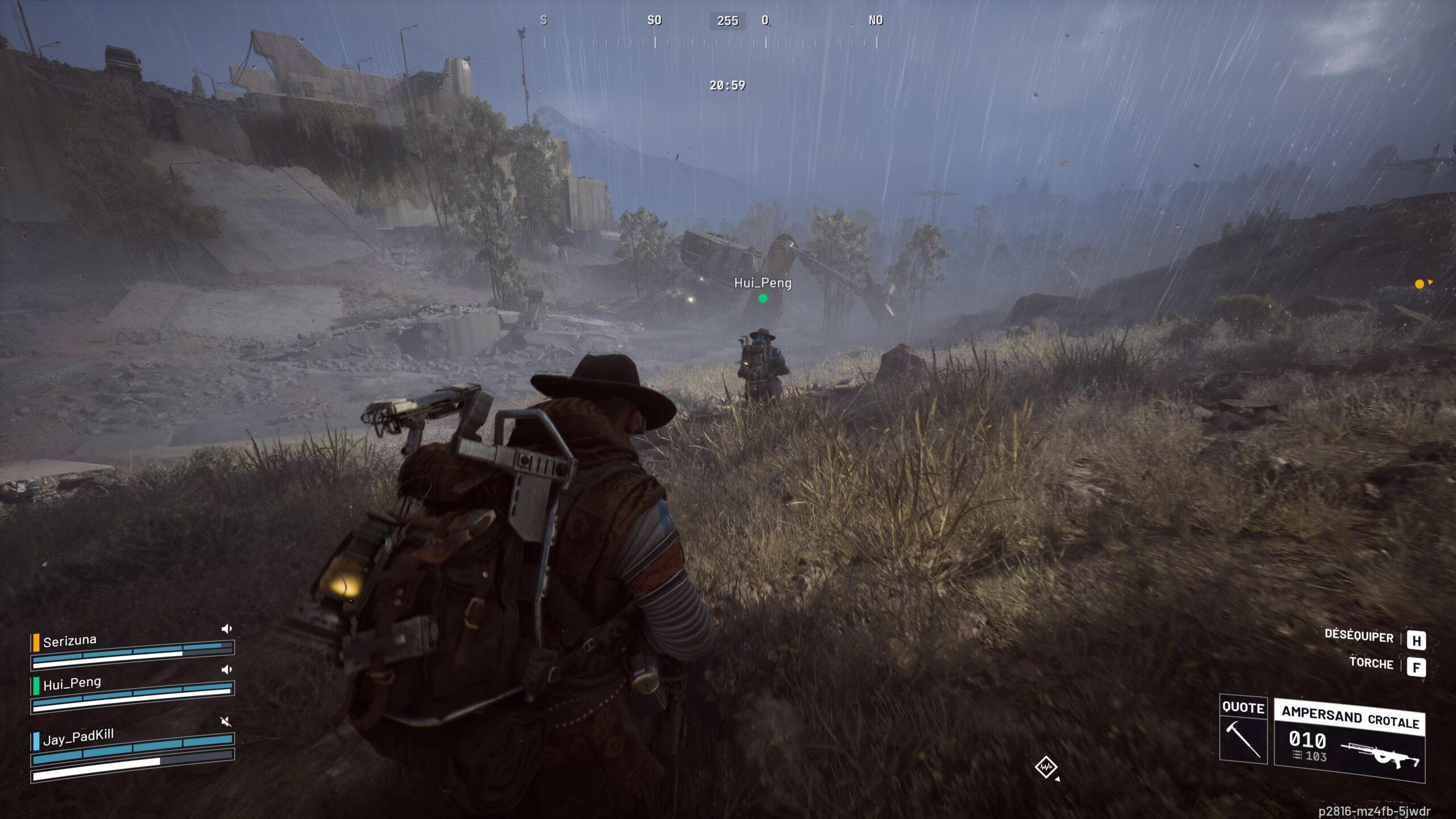Select Serizuna in the squad list
This screenshot has width=1456, height=819.
pos(70,641)
